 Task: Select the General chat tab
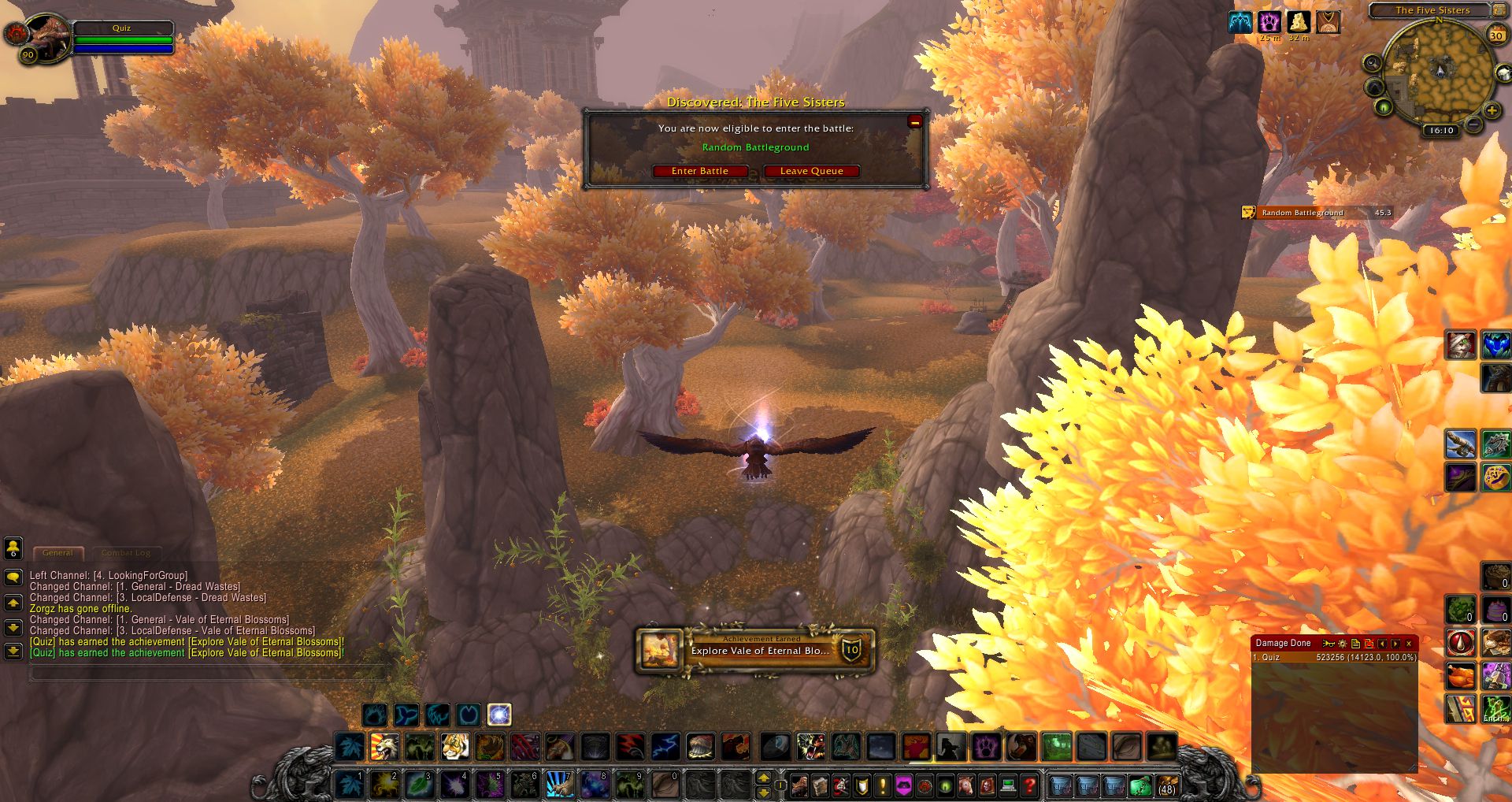tap(58, 553)
